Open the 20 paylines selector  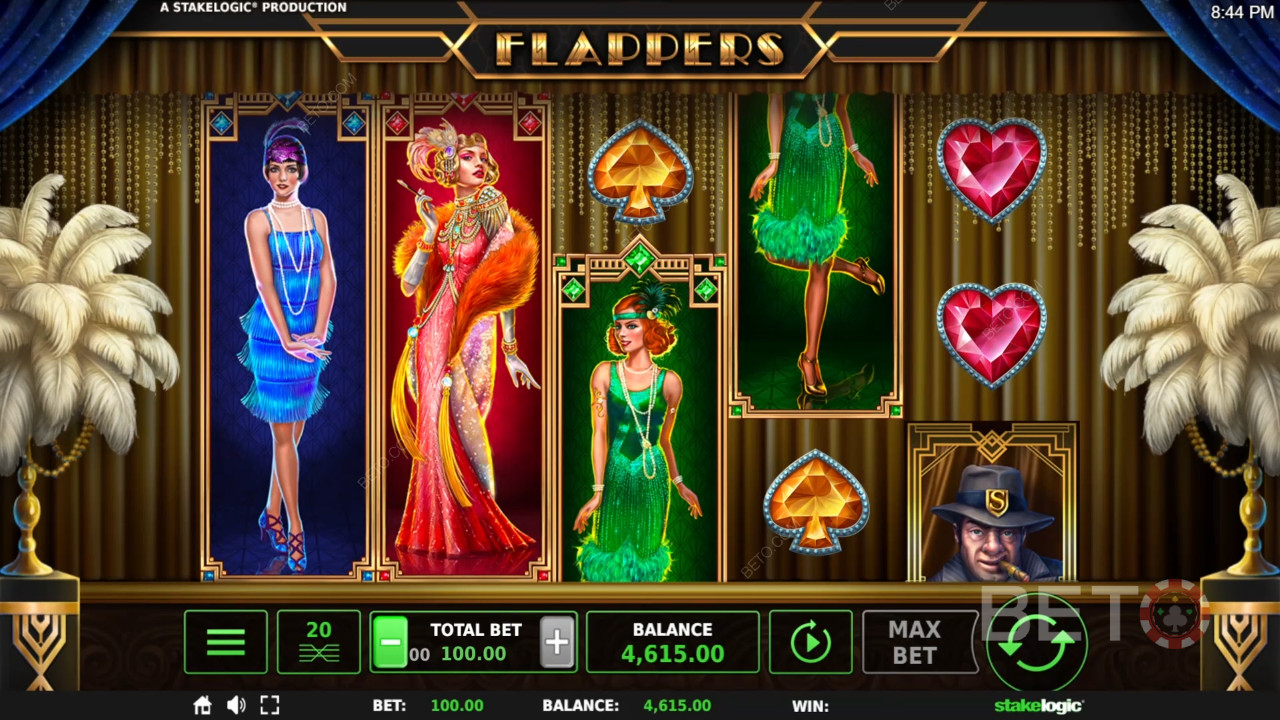click(x=318, y=642)
